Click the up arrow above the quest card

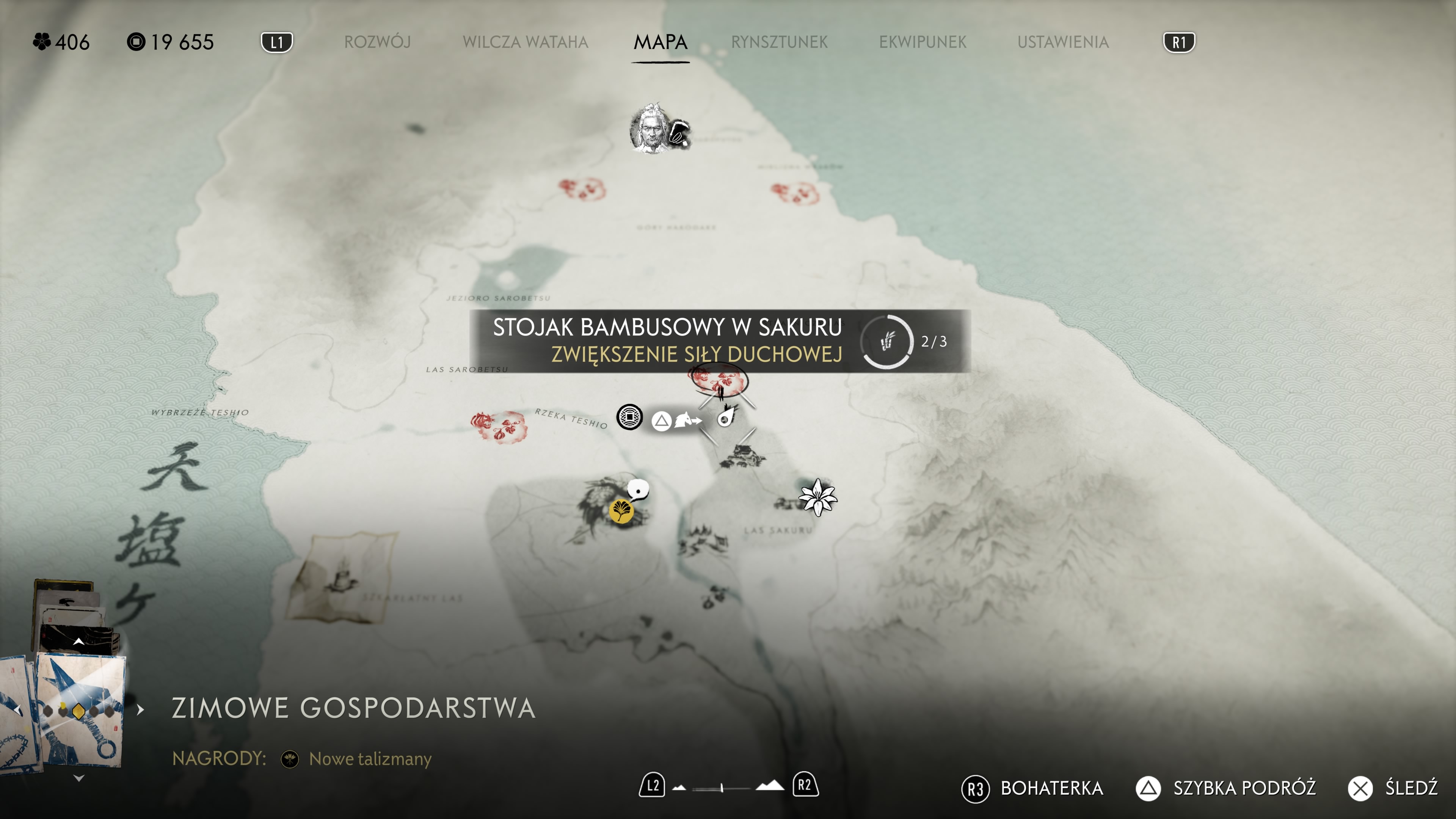click(78, 642)
